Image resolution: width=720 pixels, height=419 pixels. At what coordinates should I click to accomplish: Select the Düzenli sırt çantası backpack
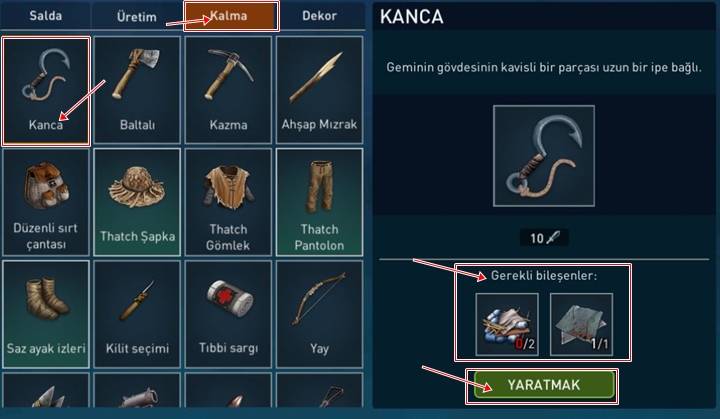click(x=46, y=202)
